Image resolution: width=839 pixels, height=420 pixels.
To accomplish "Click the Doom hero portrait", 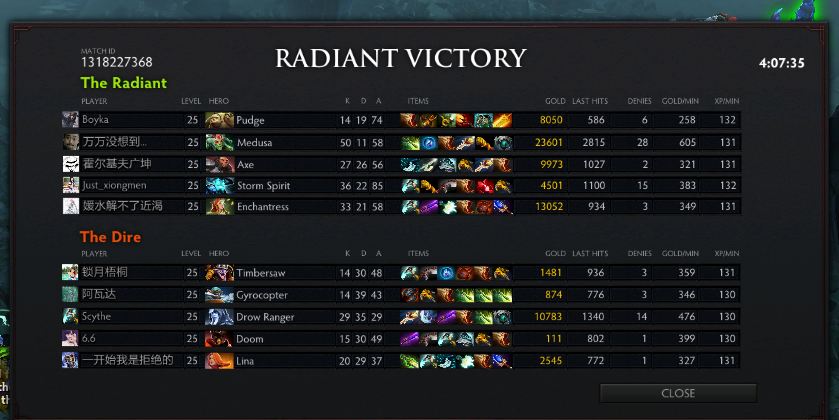I will pyautogui.click(x=219, y=339).
